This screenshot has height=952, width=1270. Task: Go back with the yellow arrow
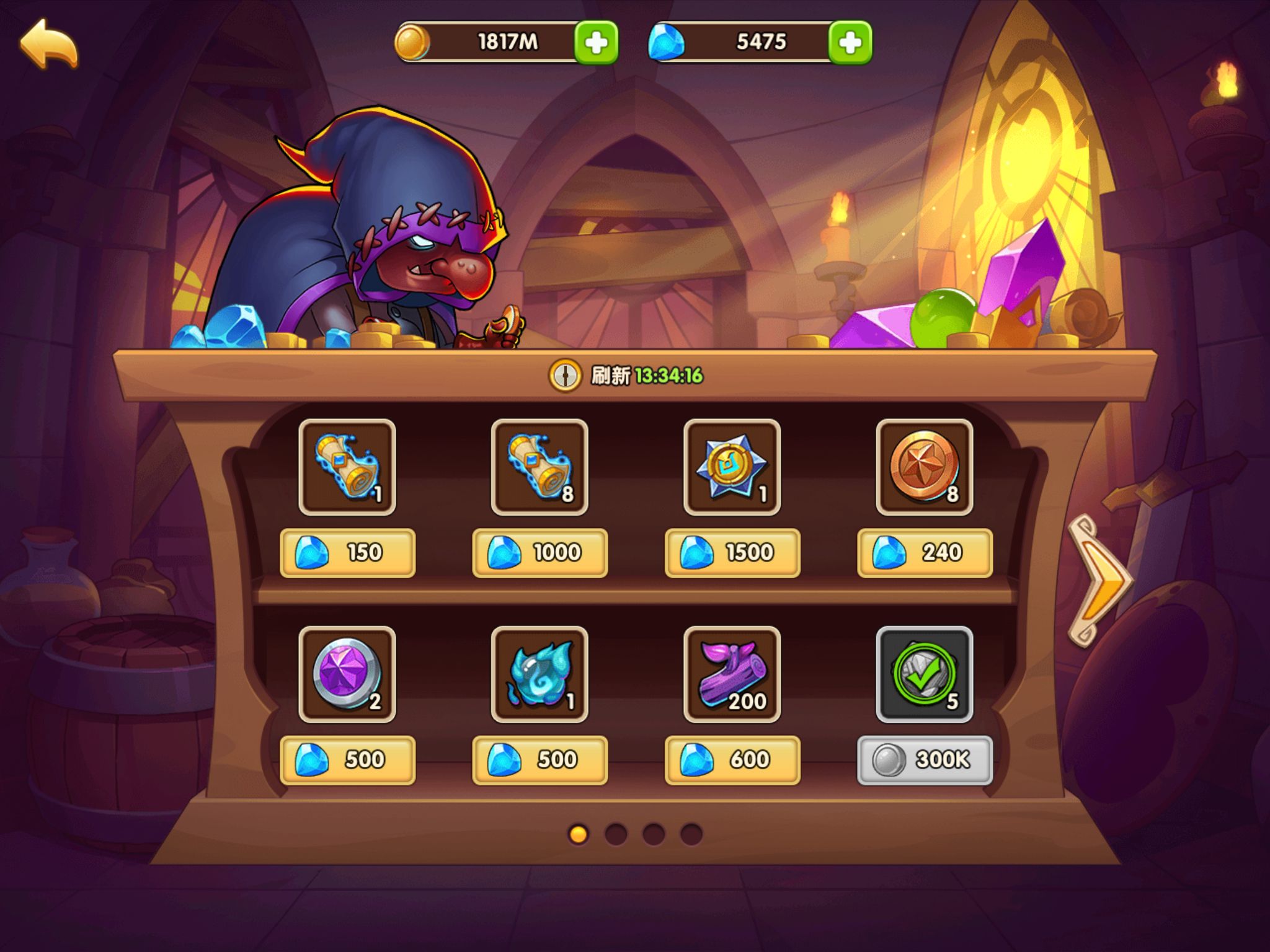[x=49, y=43]
